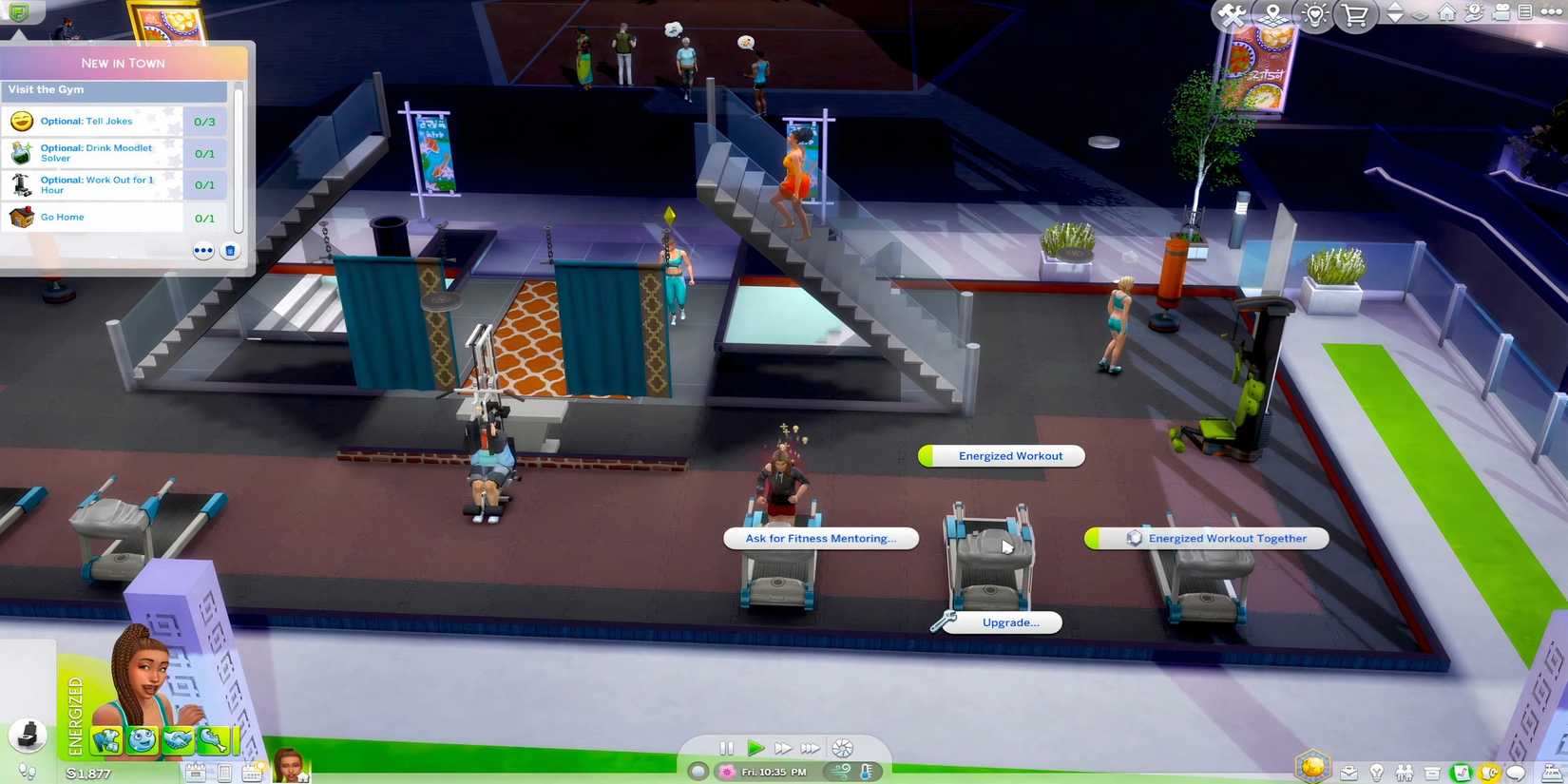Expand quest options with the ellipsis button
This screenshot has width=1568, height=784.
pyautogui.click(x=202, y=250)
